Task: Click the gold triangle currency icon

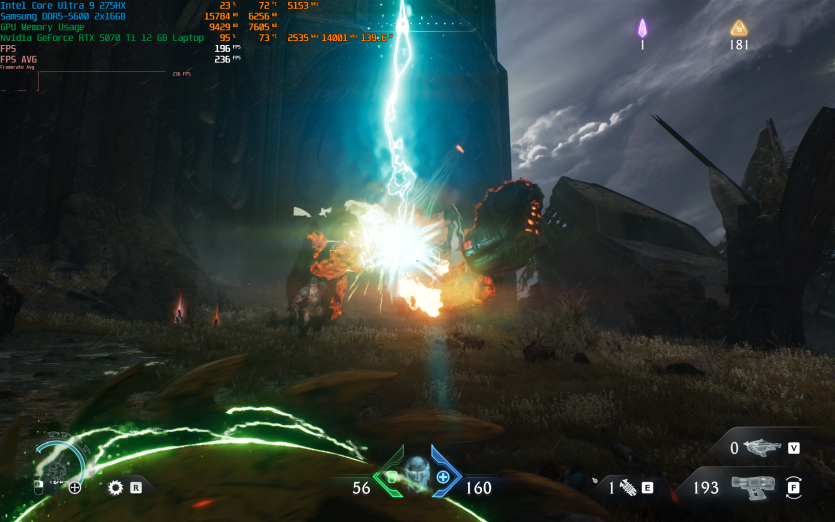Action: coord(739,28)
